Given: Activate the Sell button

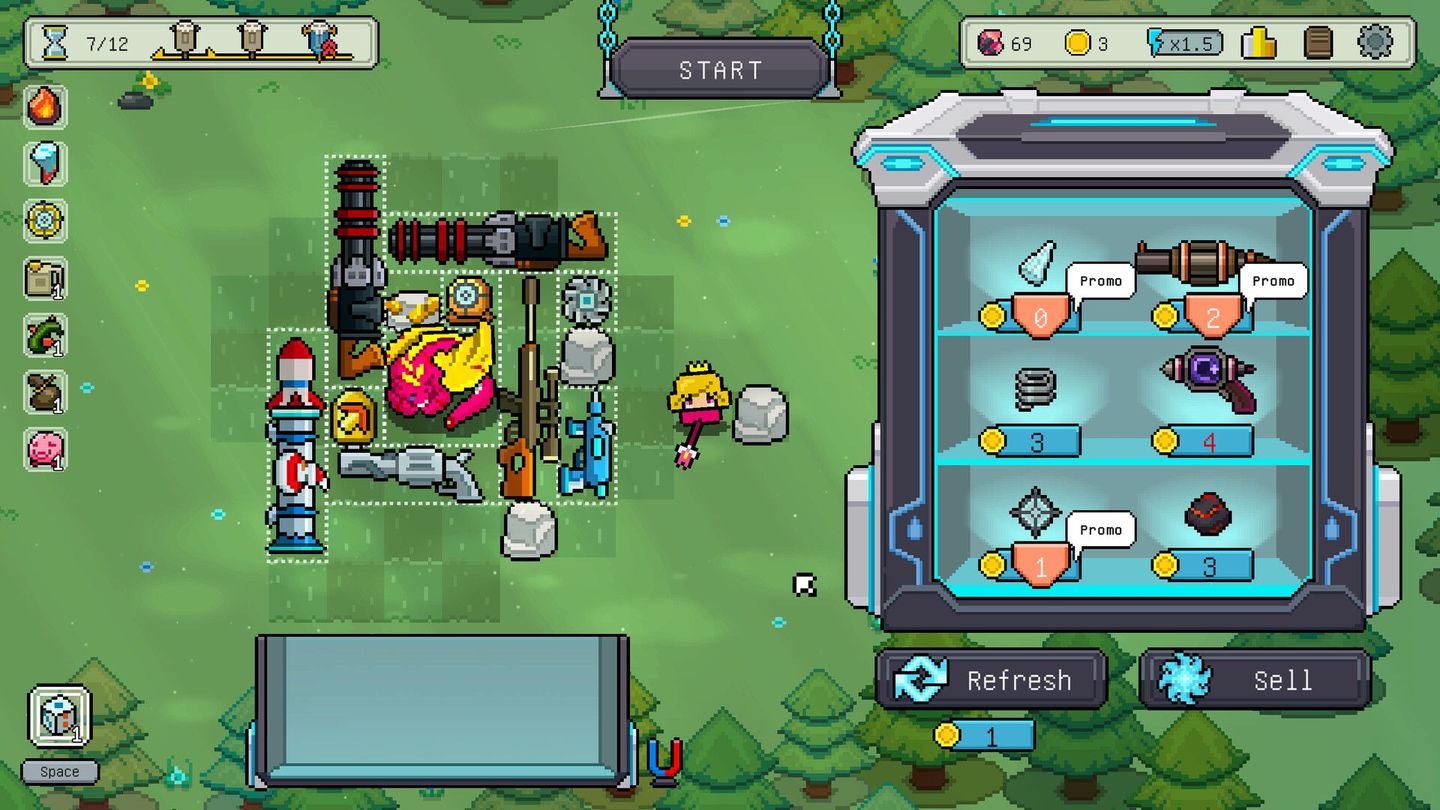Looking at the screenshot, I should tap(1254, 680).
